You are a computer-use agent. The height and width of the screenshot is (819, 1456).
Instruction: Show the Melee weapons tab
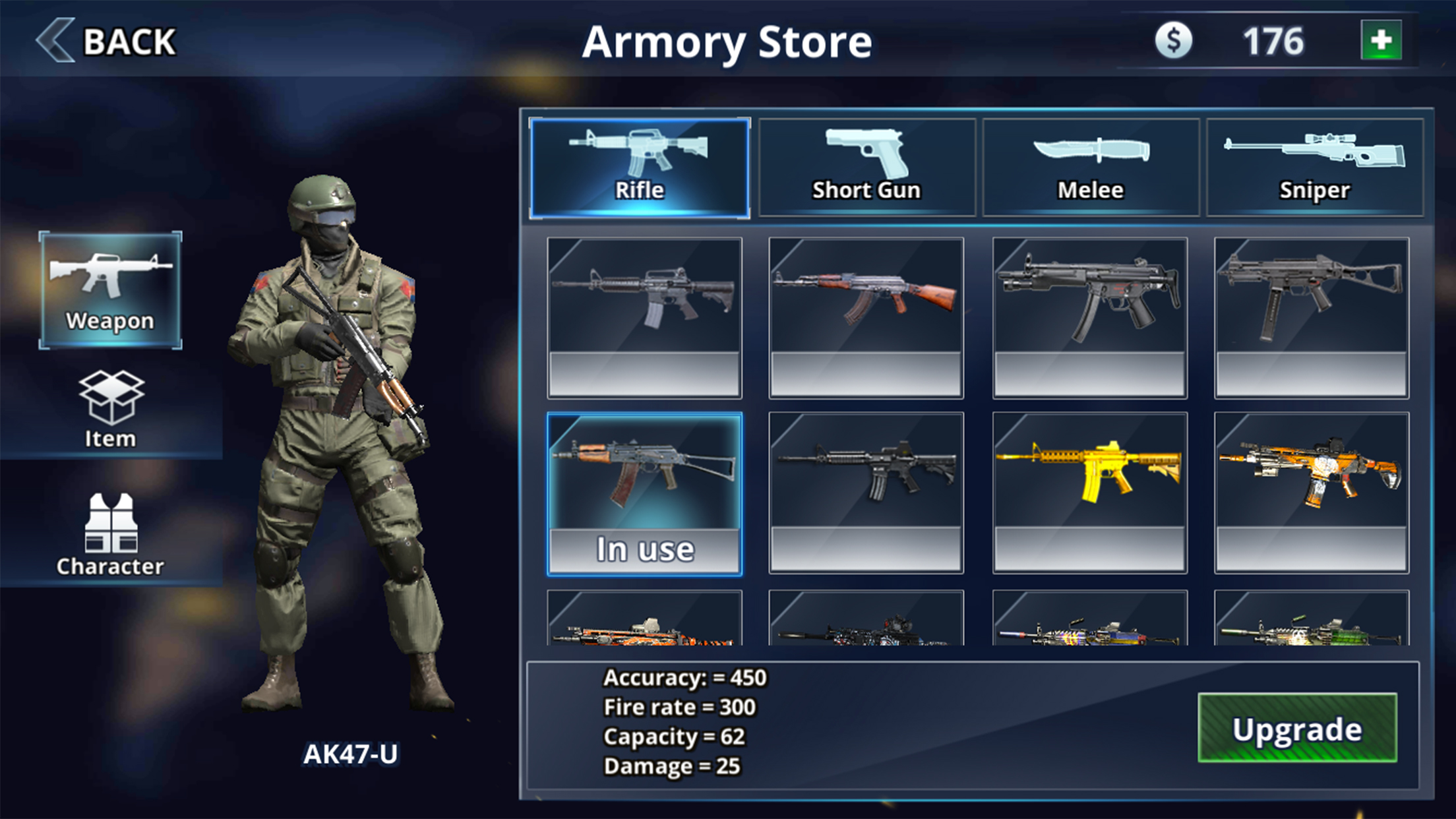[1091, 167]
